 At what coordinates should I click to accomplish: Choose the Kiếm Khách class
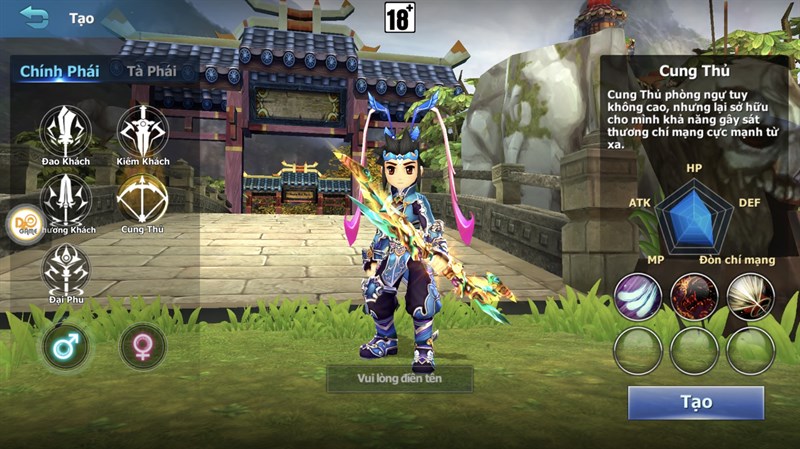(143, 131)
